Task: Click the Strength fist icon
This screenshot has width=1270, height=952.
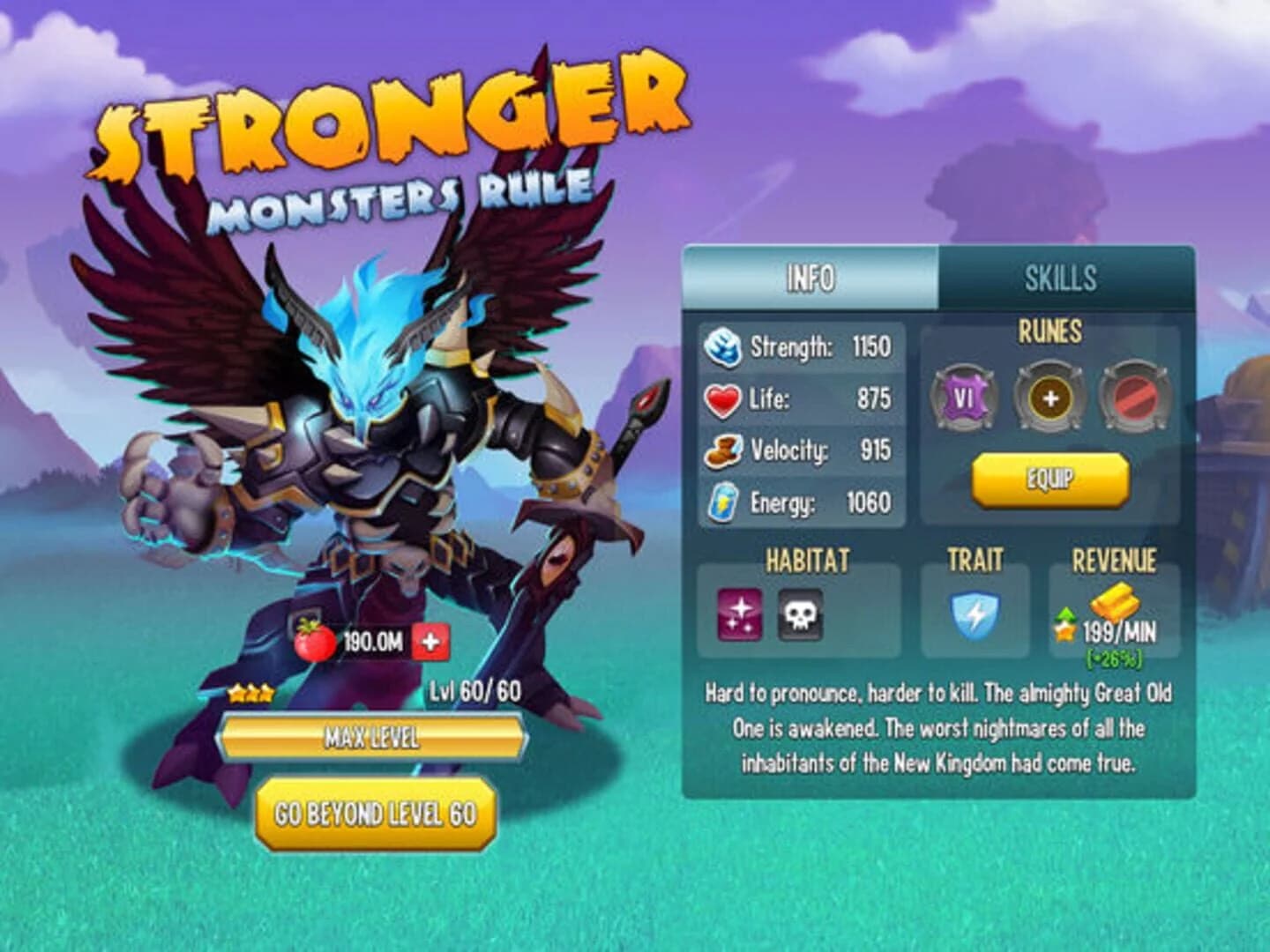Action: pyautogui.click(x=723, y=347)
